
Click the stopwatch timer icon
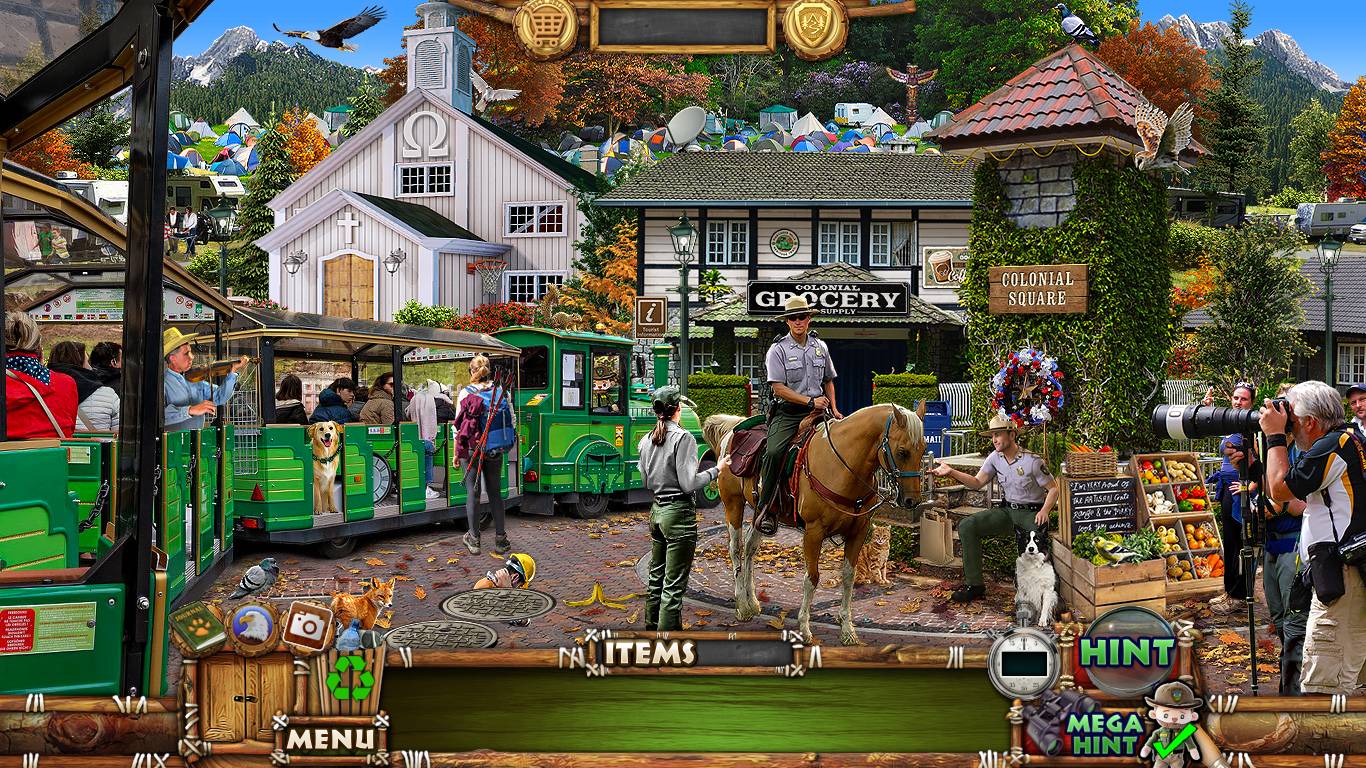pyautogui.click(x=1023, y=663)
